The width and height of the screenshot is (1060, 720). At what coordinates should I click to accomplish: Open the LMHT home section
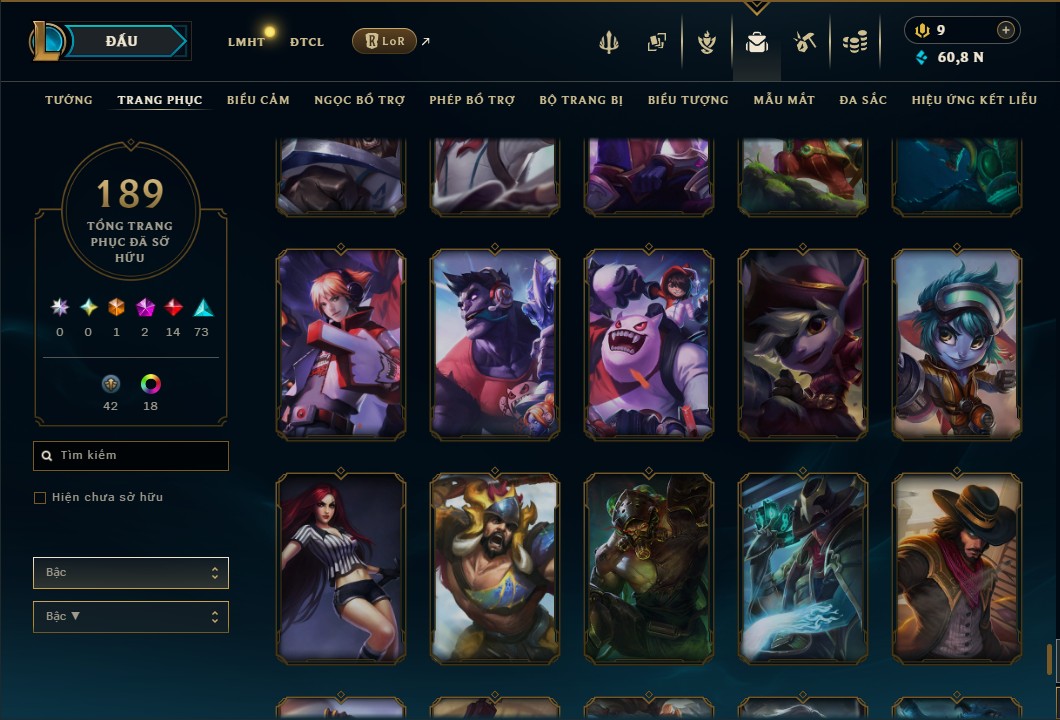pyautogui.click(x=246, y=42)
